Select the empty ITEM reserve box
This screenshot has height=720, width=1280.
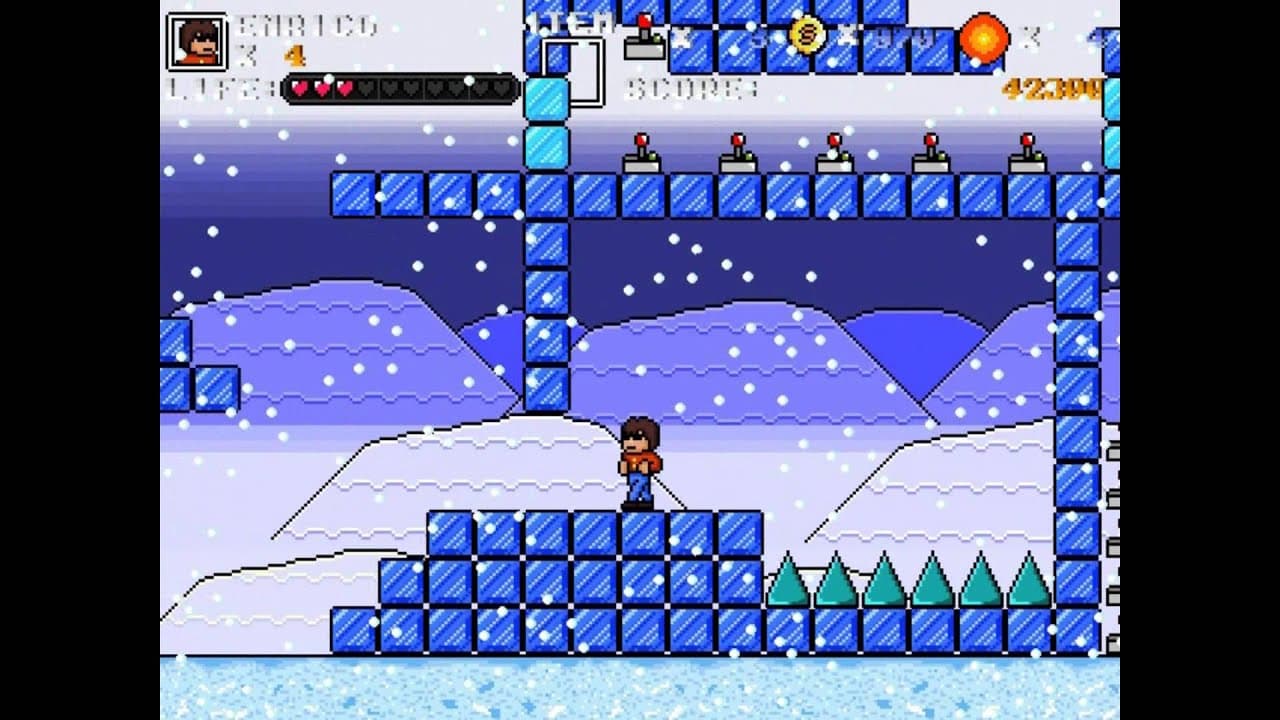(573, 71)
